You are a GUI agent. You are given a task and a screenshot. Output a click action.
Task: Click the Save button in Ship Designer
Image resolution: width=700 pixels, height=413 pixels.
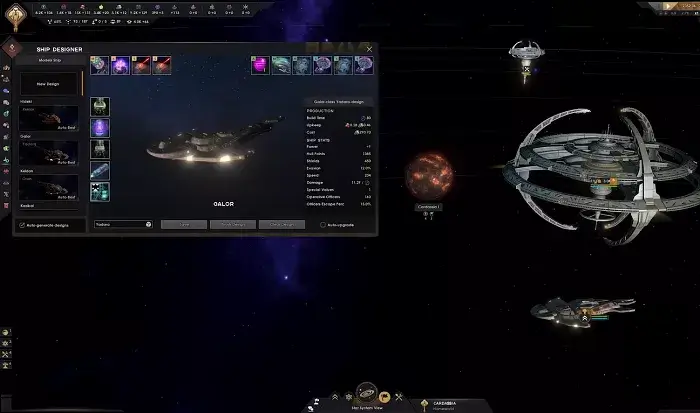[x=183, y=225]
